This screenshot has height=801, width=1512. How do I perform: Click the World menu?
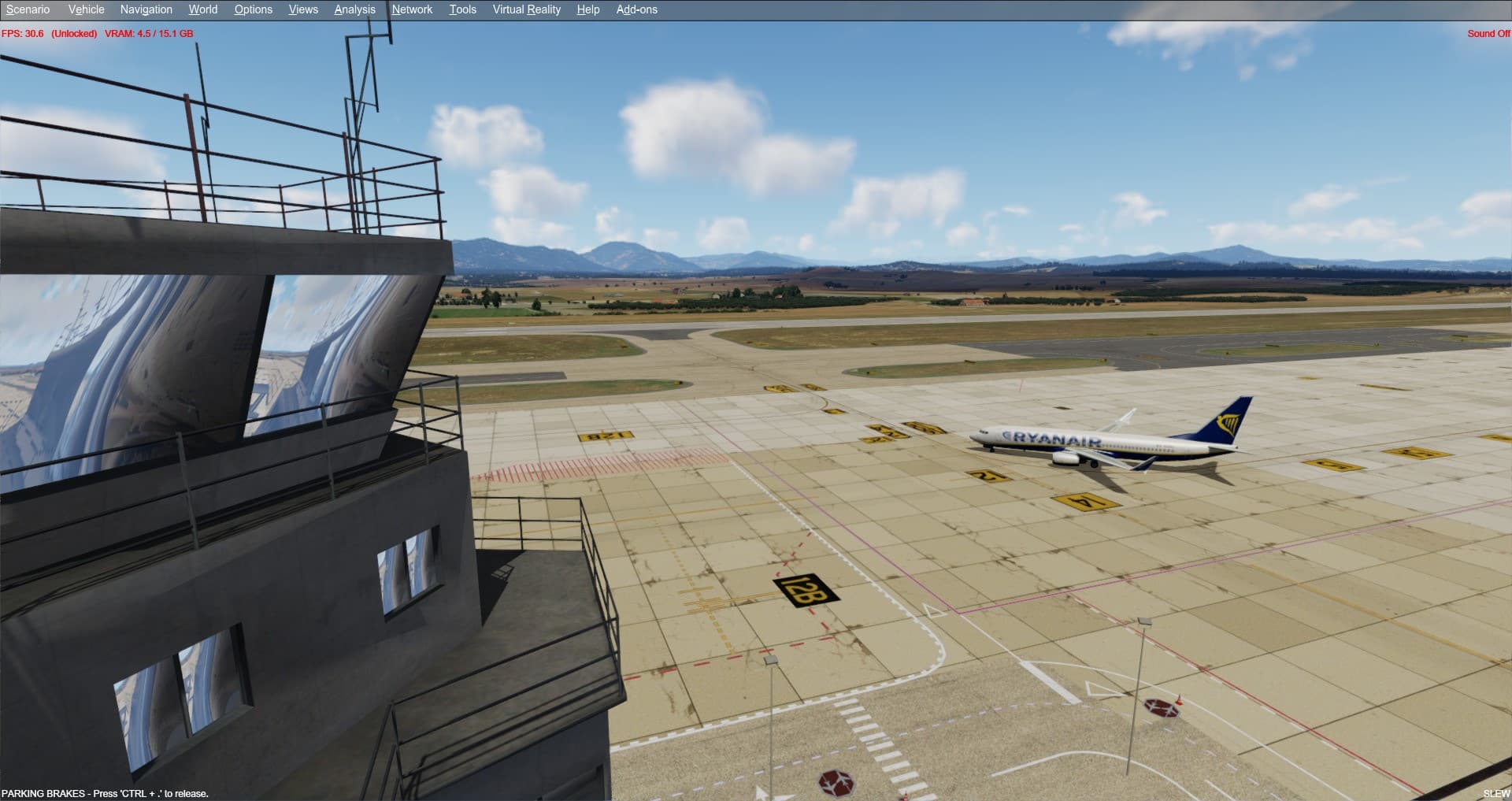coord(202,9)
